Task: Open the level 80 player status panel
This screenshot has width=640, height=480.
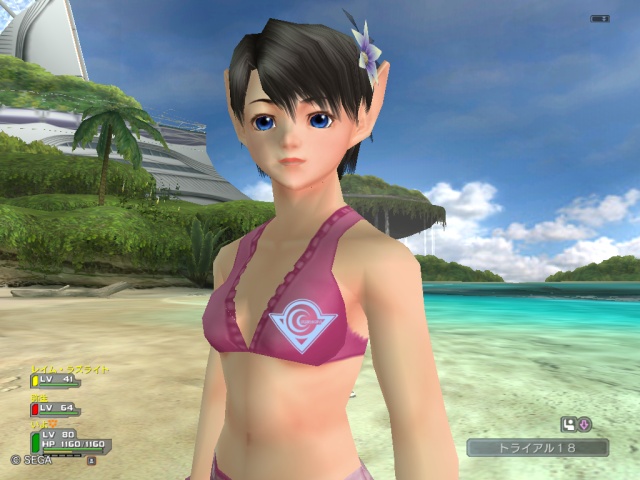Action: coord(72,439)
